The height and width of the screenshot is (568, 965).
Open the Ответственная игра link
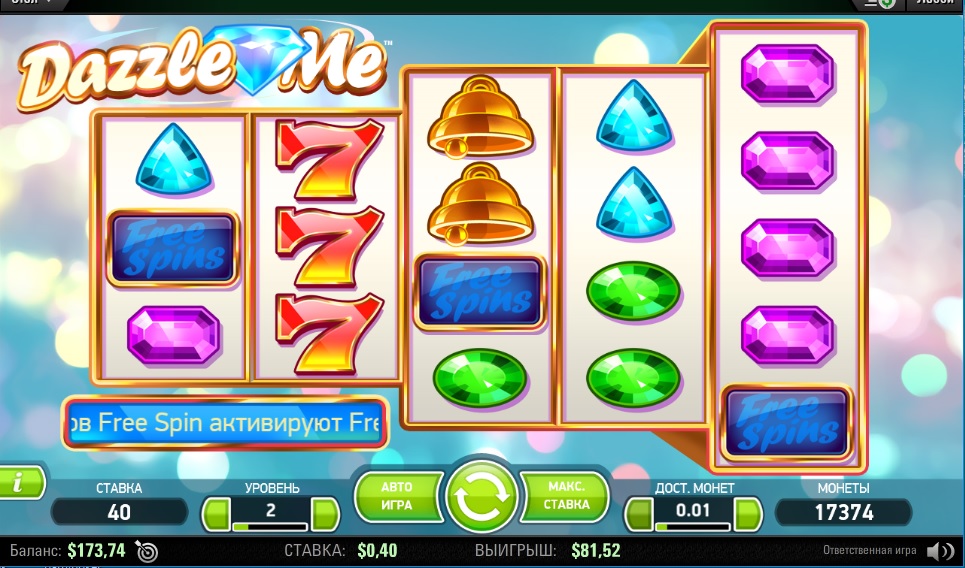click(x=869, y=551)
